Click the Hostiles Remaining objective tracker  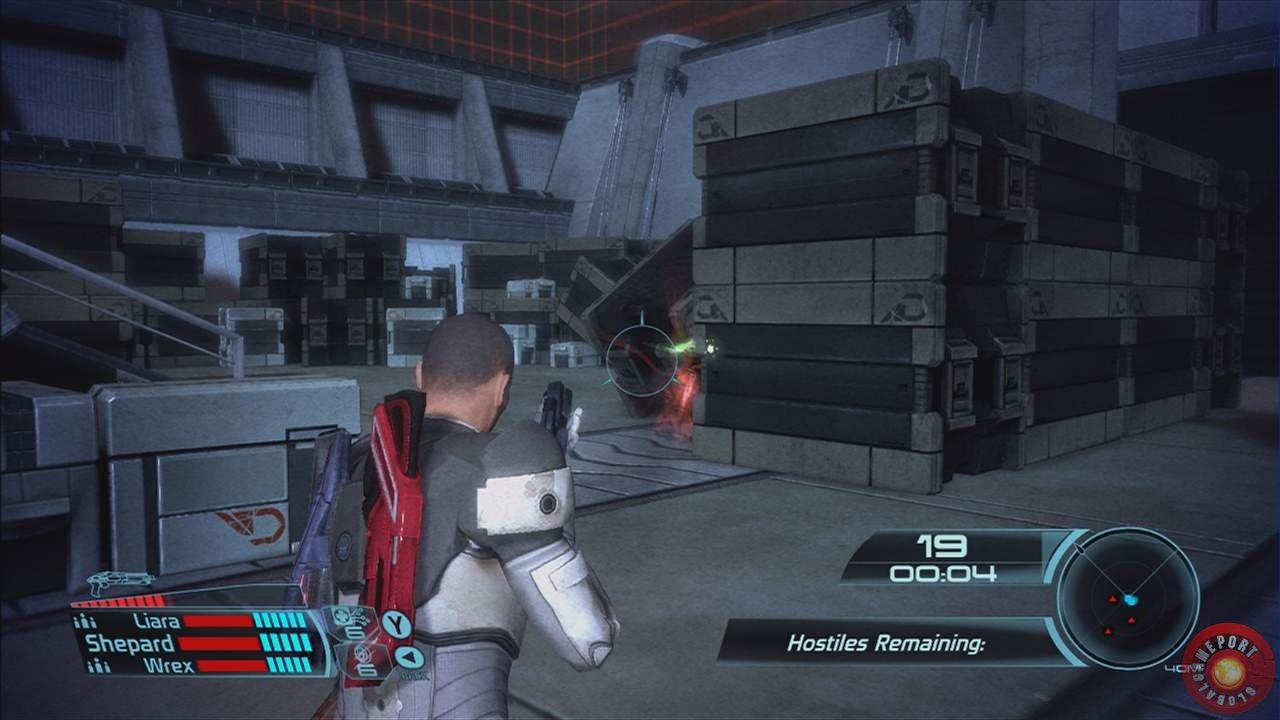tap(885, 643)
